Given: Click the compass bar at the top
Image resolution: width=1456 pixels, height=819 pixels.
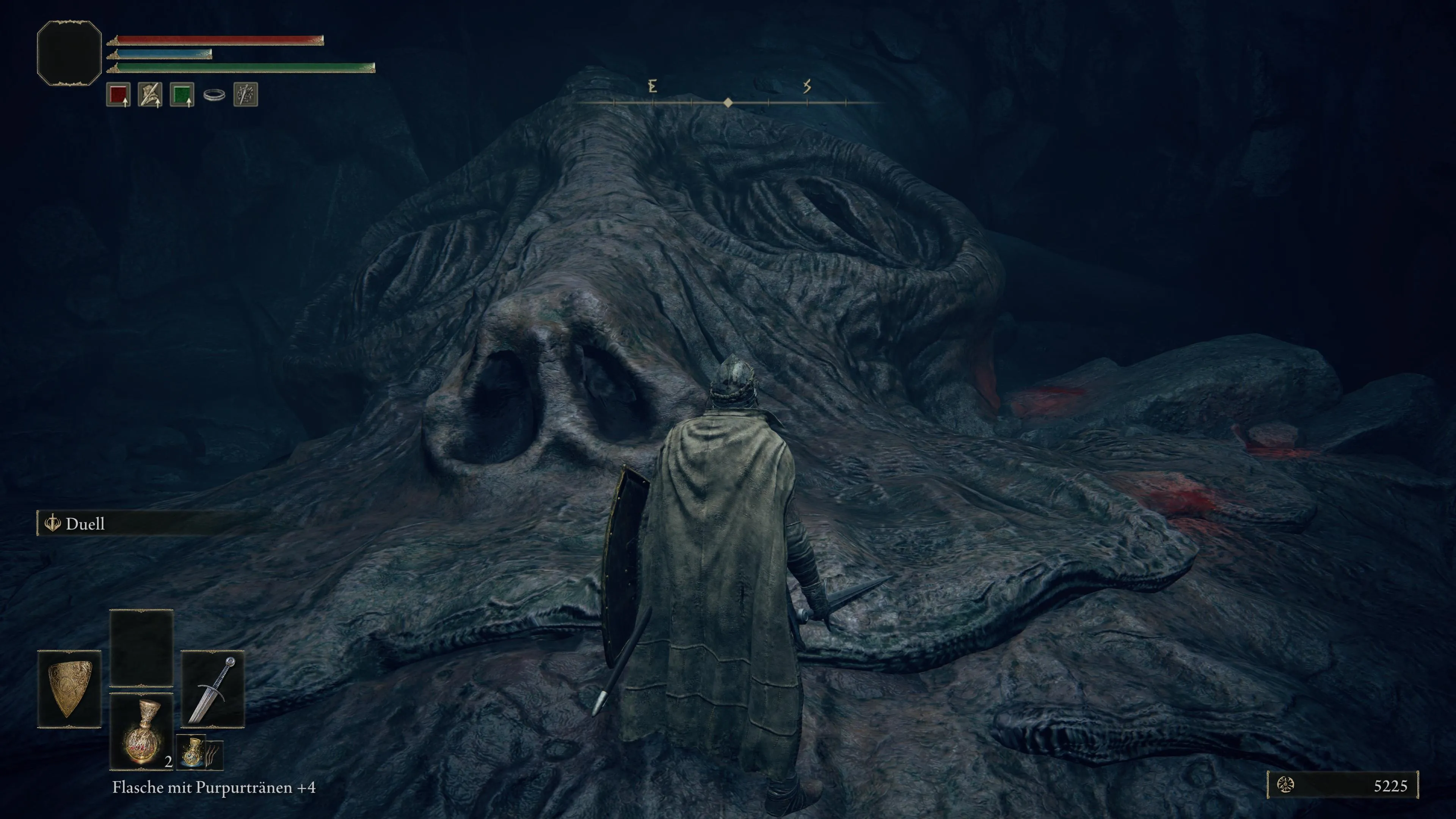Looking at the screenshot, I should click(x=728, y=102).
